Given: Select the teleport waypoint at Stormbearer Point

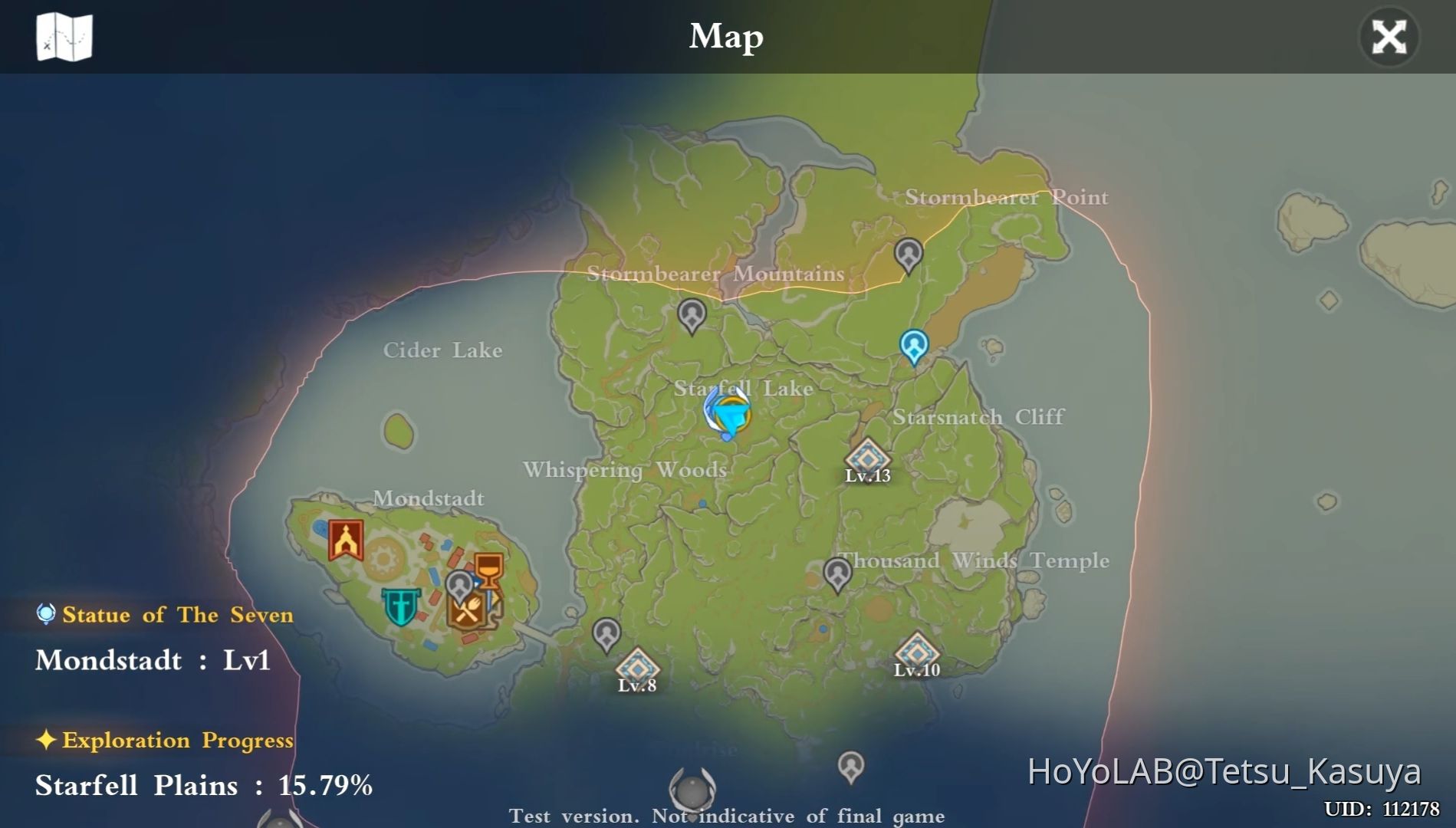Looking at the screenshot, I should click(x=909, y=254).
